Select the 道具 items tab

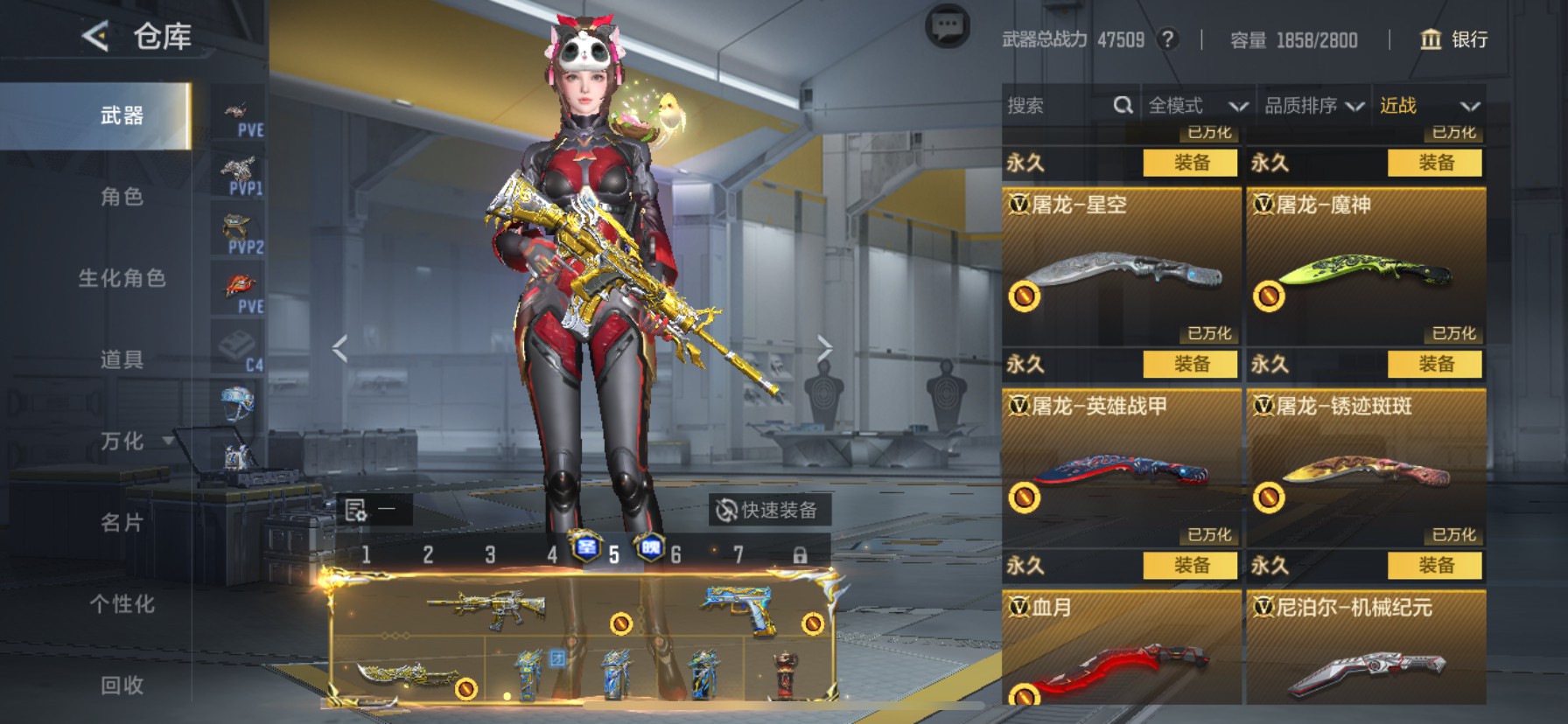(x=122, y=359)
